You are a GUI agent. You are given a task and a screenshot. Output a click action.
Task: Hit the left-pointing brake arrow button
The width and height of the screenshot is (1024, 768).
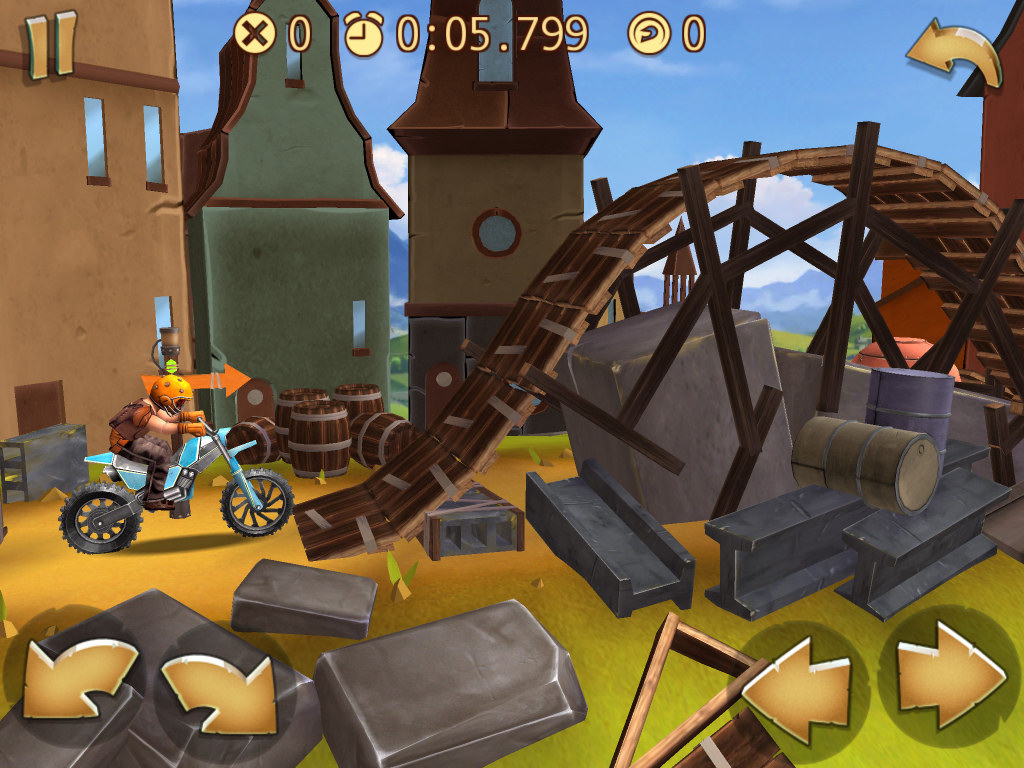tap(796, 684)
